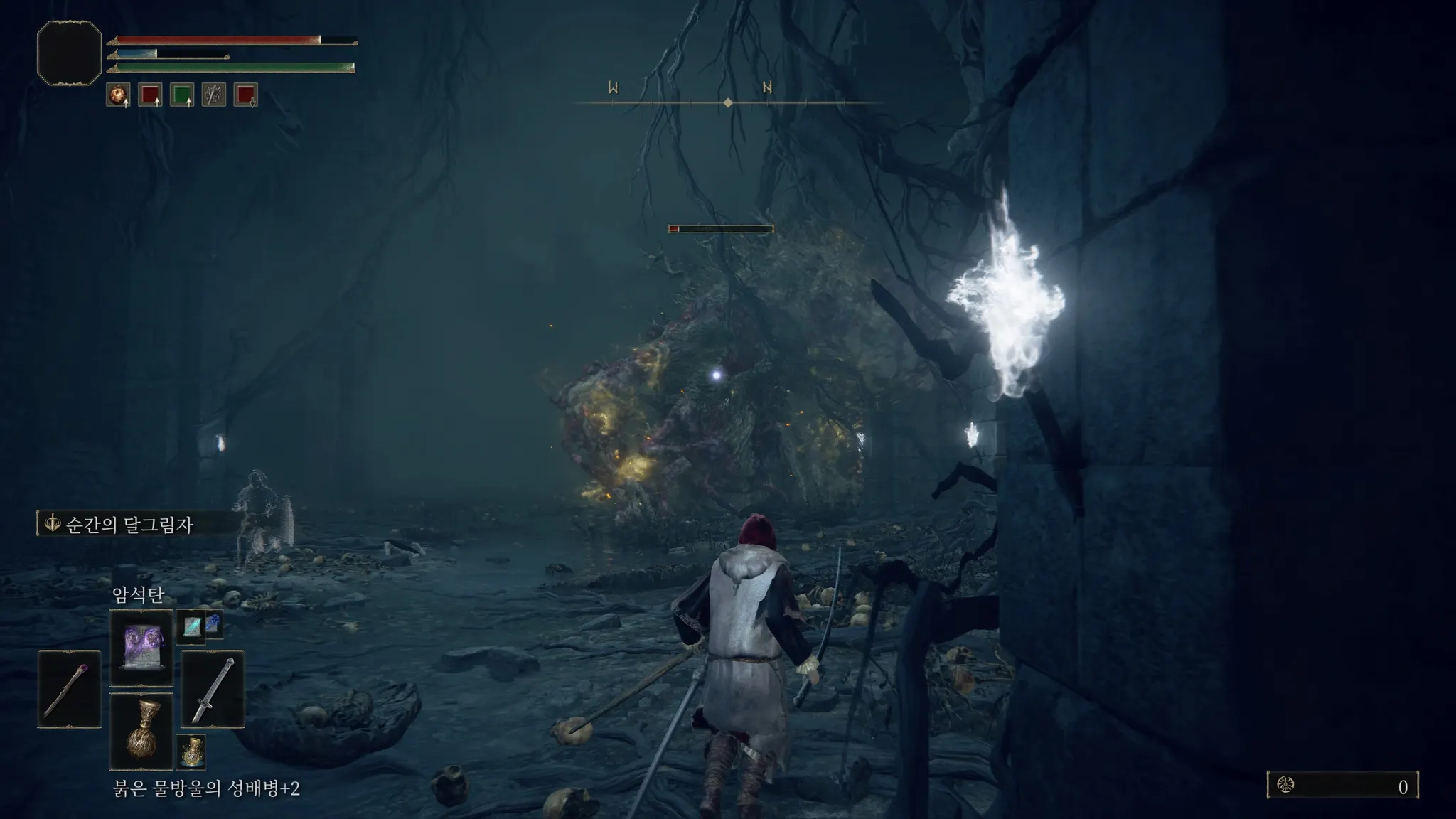The width and height of the screenshot is (1456, 819).
Task: Inspect the fiery orb buff icon
Action: (x=118, y=95)
